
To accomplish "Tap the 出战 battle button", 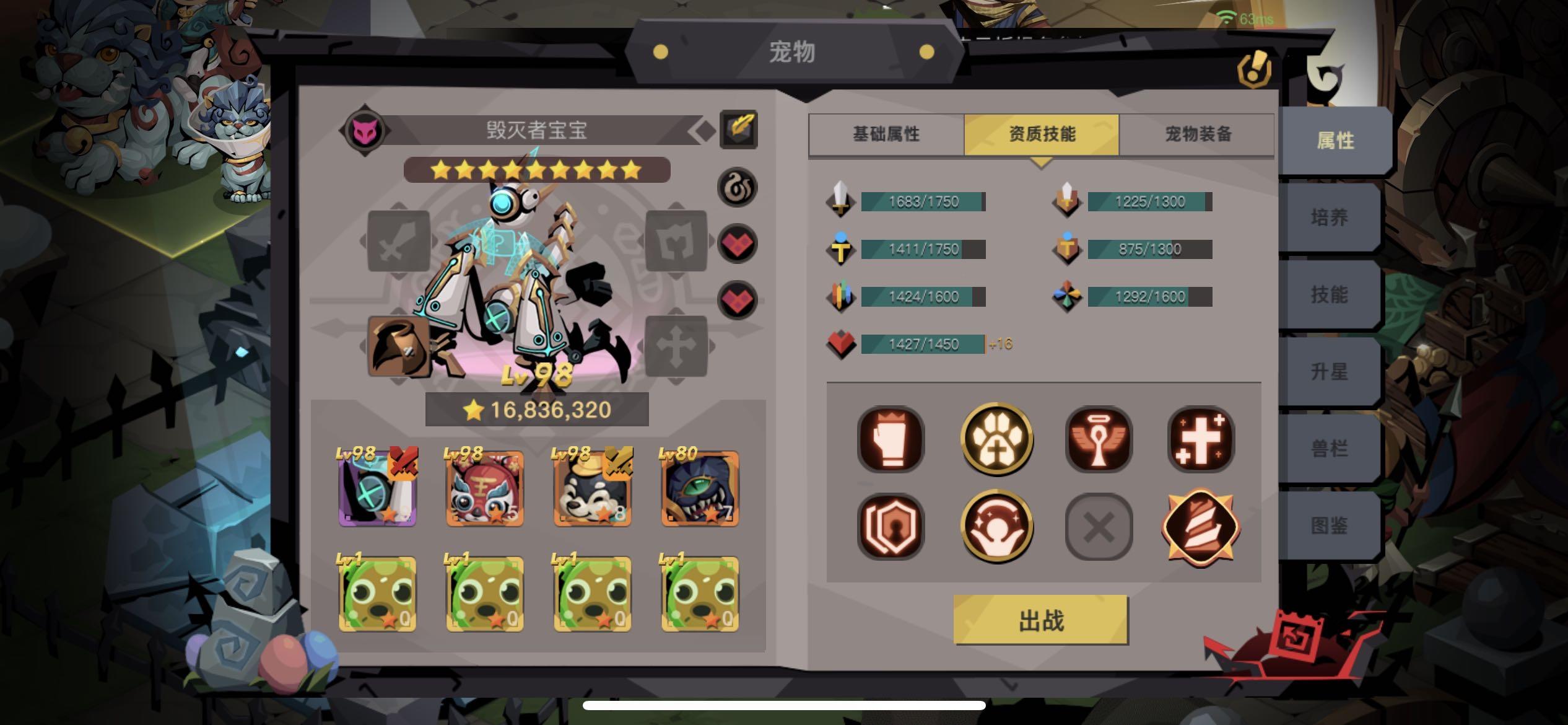I will coord(1042,621).
